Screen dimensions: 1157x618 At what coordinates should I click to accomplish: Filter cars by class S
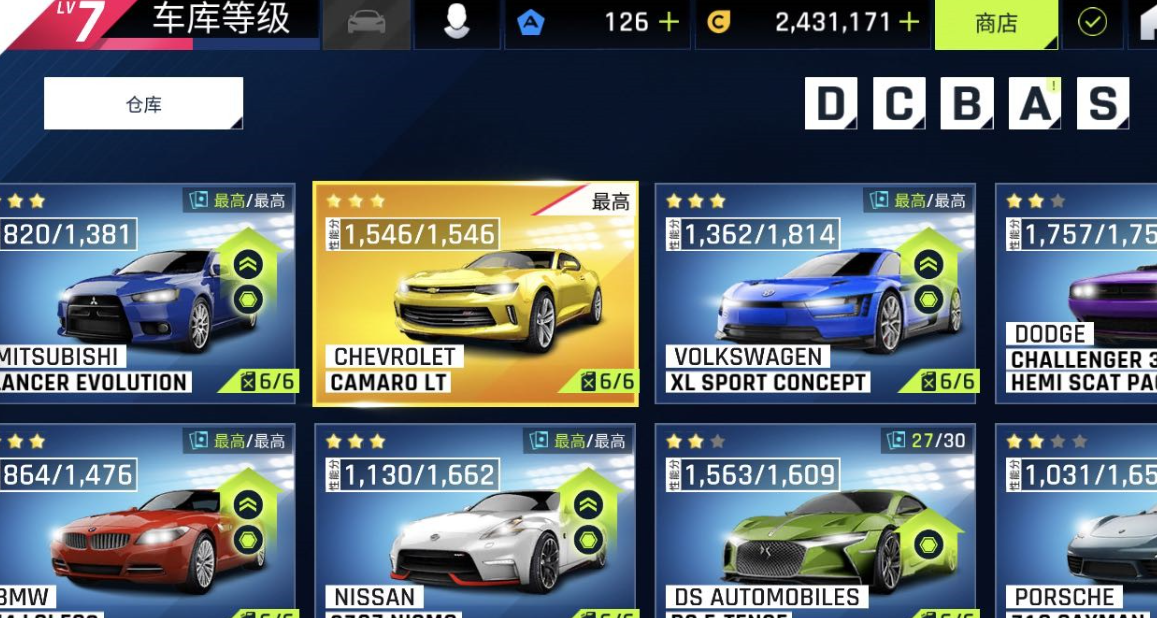(x=1102, y=103)
